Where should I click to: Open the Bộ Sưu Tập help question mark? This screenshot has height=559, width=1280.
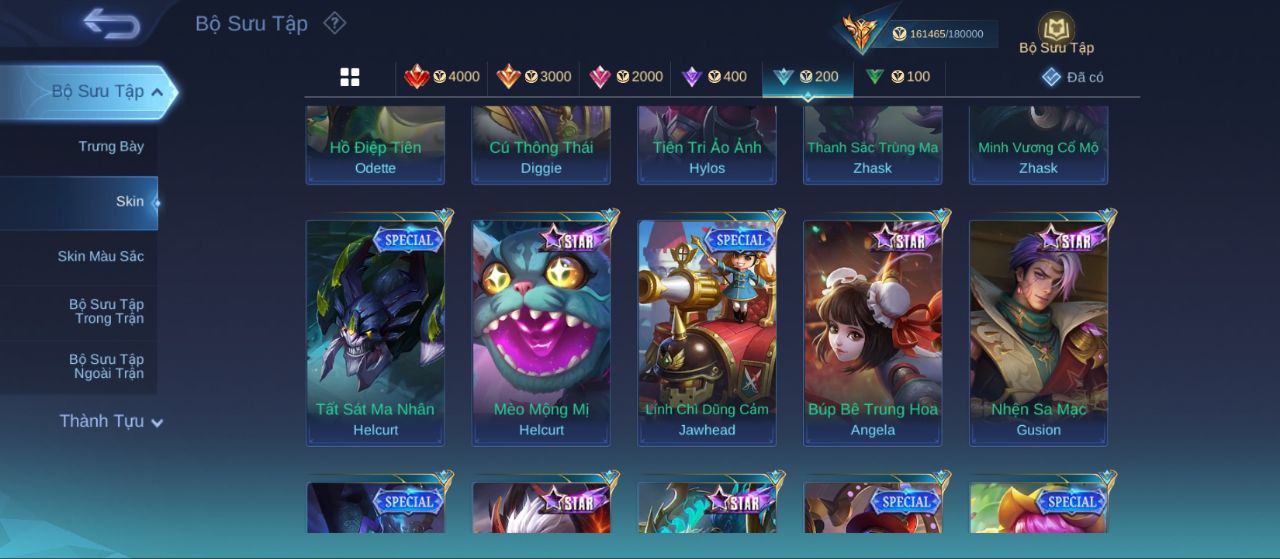[x=335, y=23]
